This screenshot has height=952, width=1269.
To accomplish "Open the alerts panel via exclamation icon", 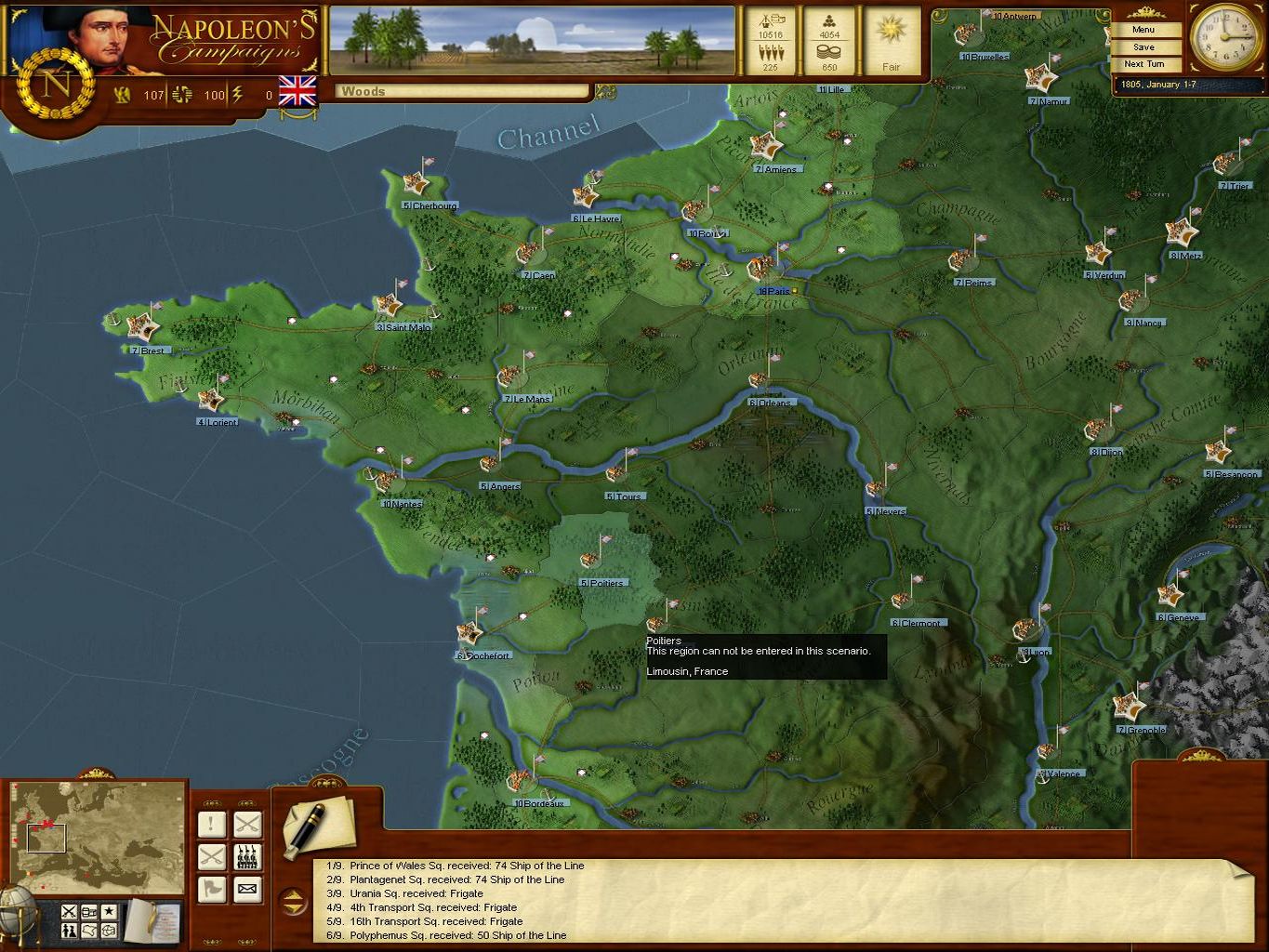I will (211, 825).
